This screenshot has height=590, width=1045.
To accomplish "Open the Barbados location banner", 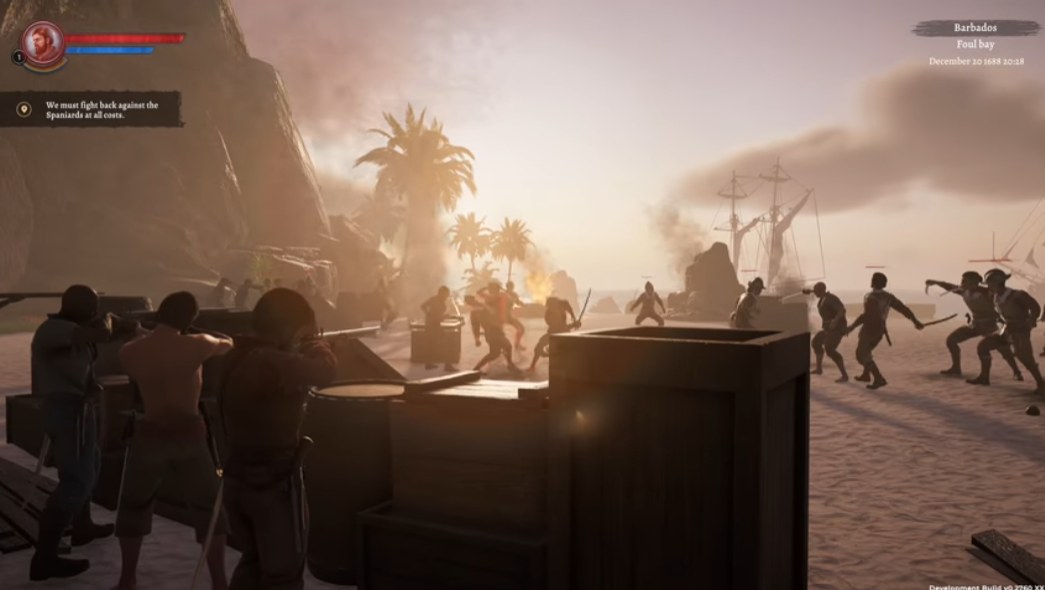I will pos(975,29).
